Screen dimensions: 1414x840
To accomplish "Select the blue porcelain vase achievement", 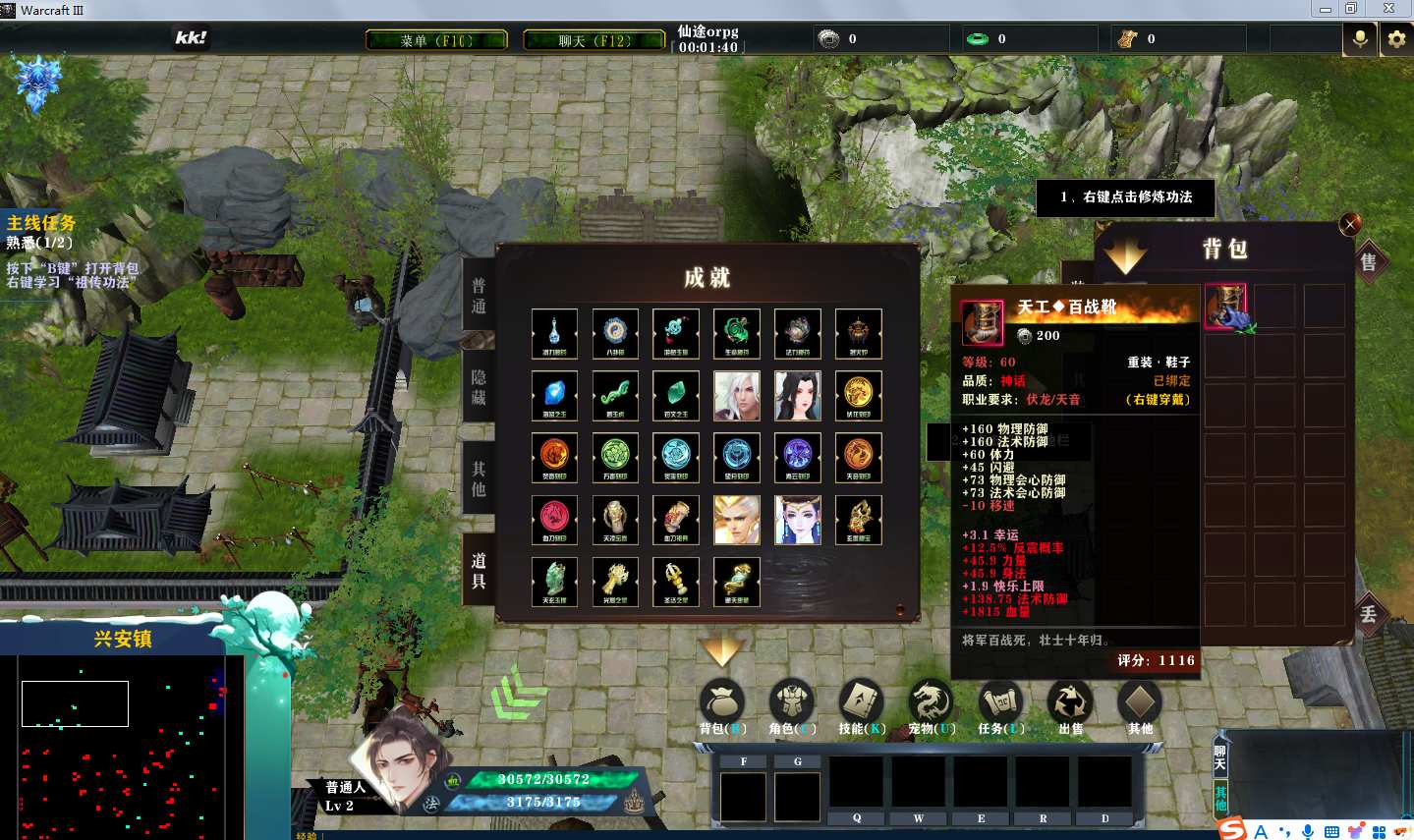I will pos(554,334).
